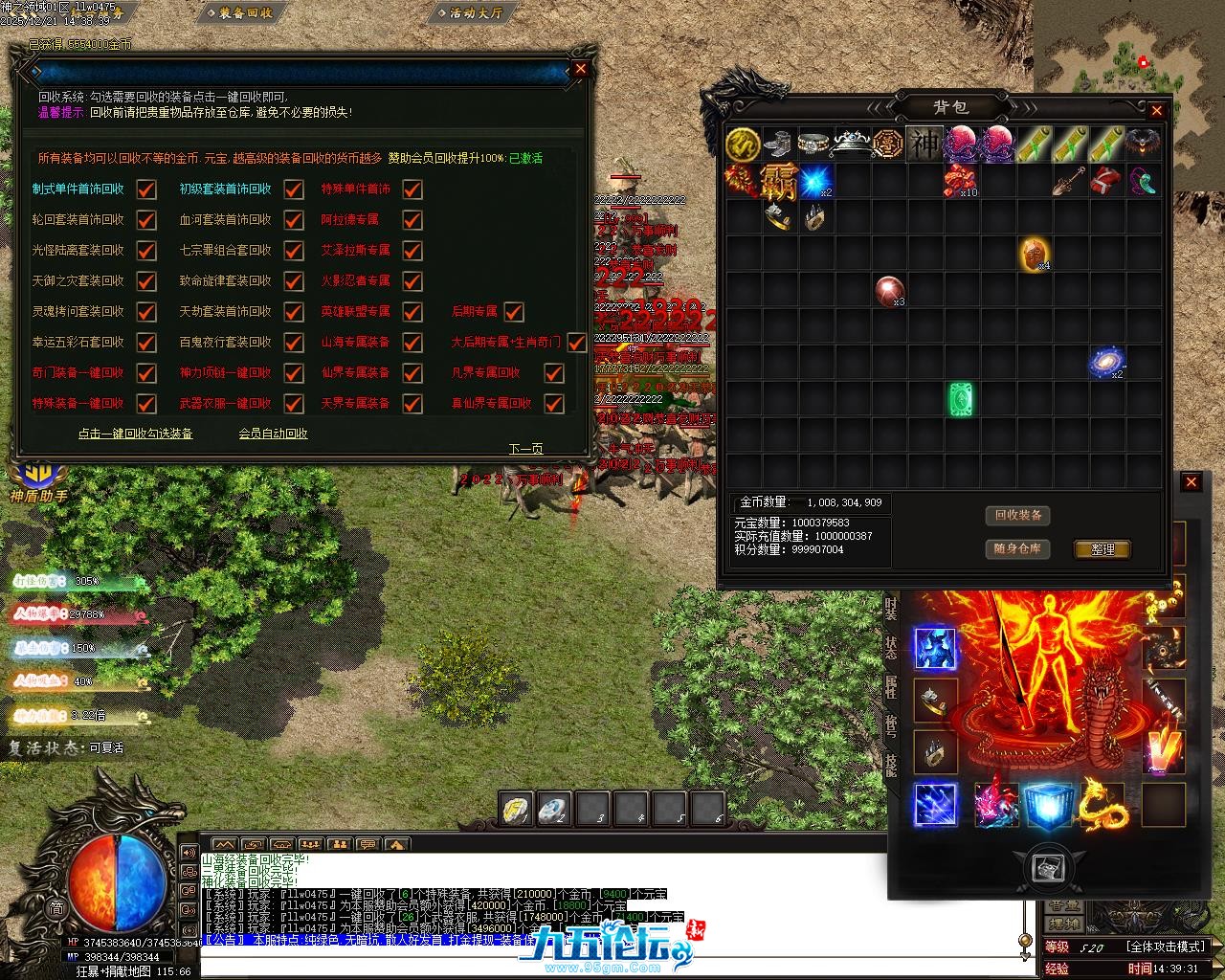Close the equipment recycle window
This screenshot has width=1225, height=980.
point(580,69)
